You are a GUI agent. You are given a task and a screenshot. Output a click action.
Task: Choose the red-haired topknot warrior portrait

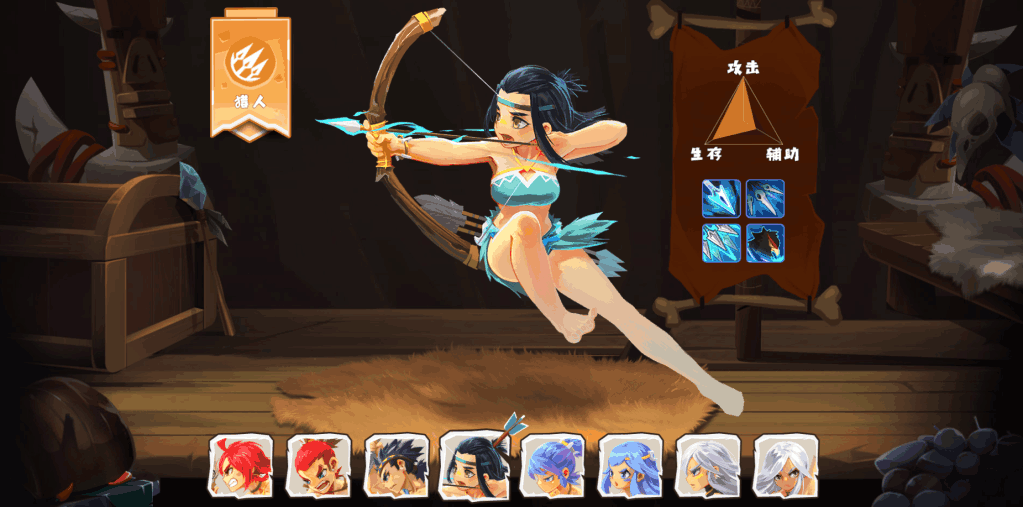tap(317, 465)
